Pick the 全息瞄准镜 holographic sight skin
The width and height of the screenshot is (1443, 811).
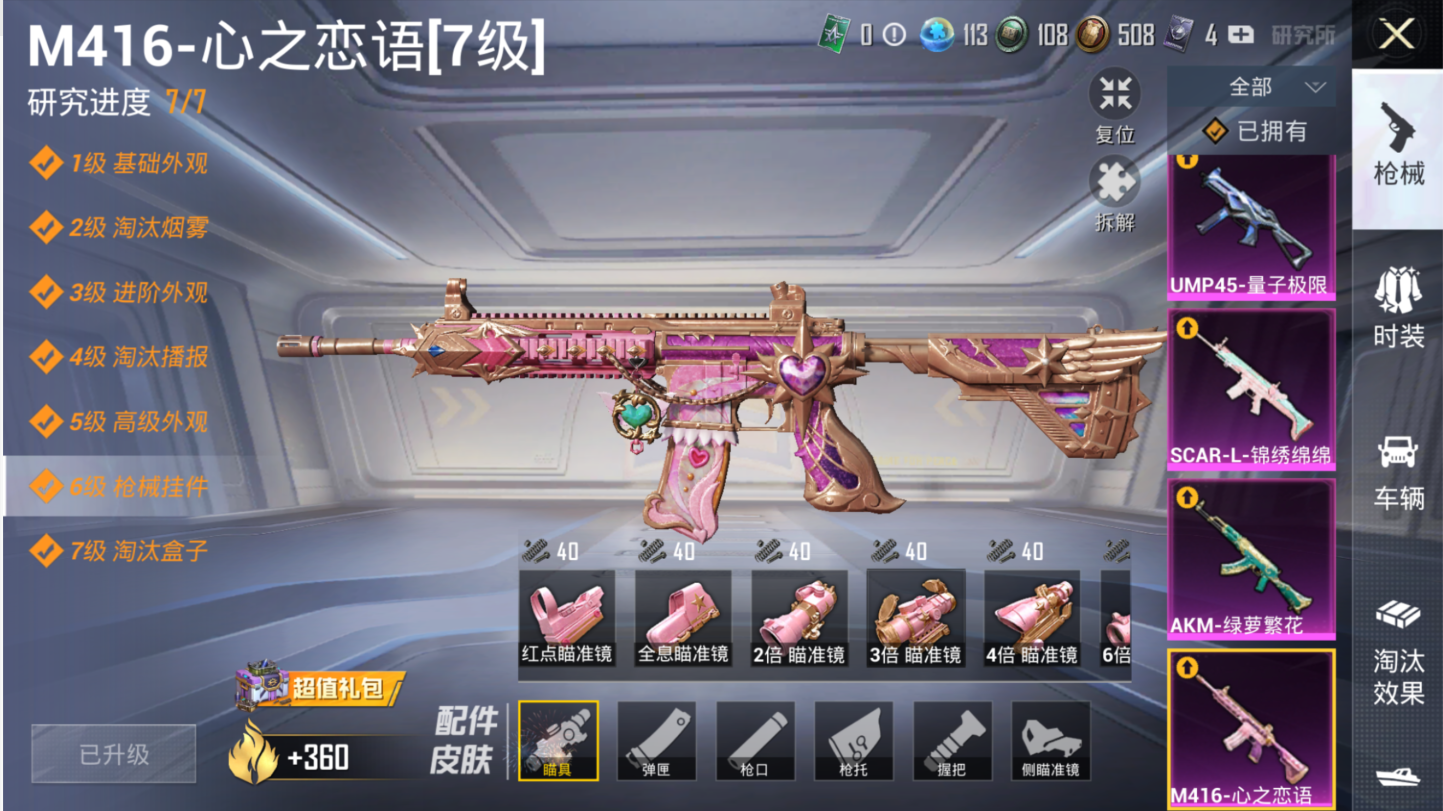tap(683, 619)
